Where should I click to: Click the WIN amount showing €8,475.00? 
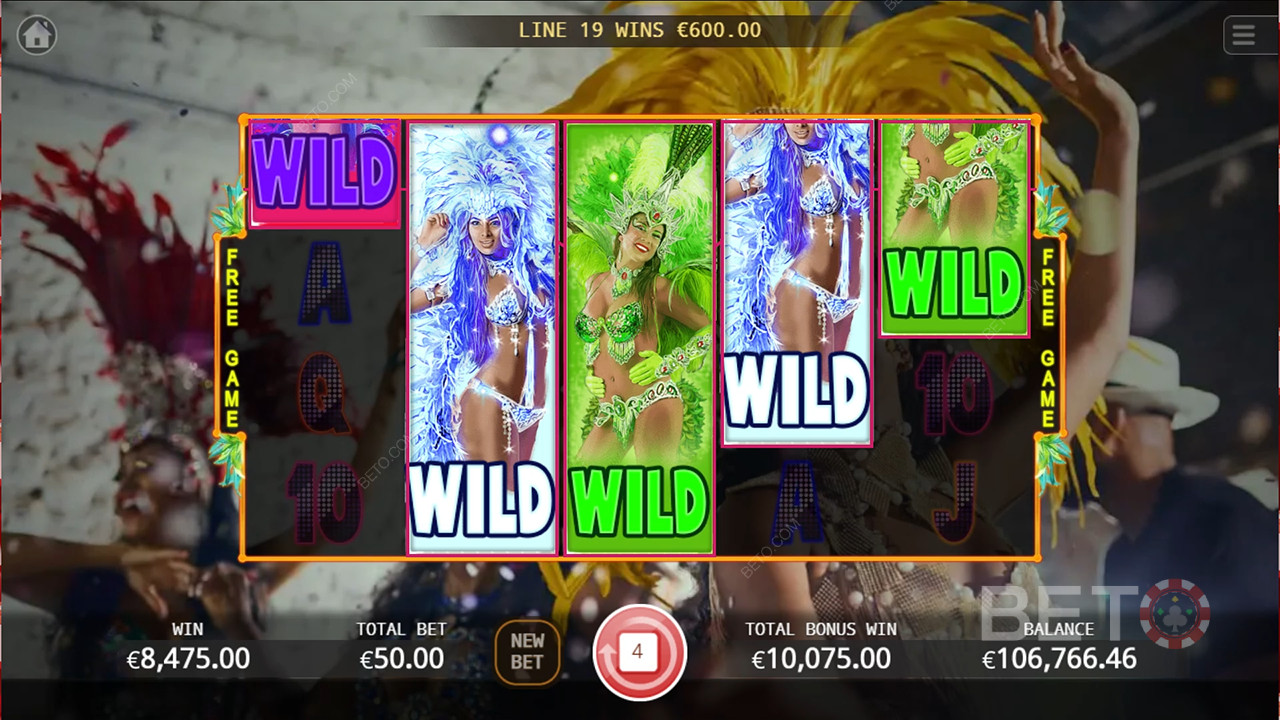186,658
